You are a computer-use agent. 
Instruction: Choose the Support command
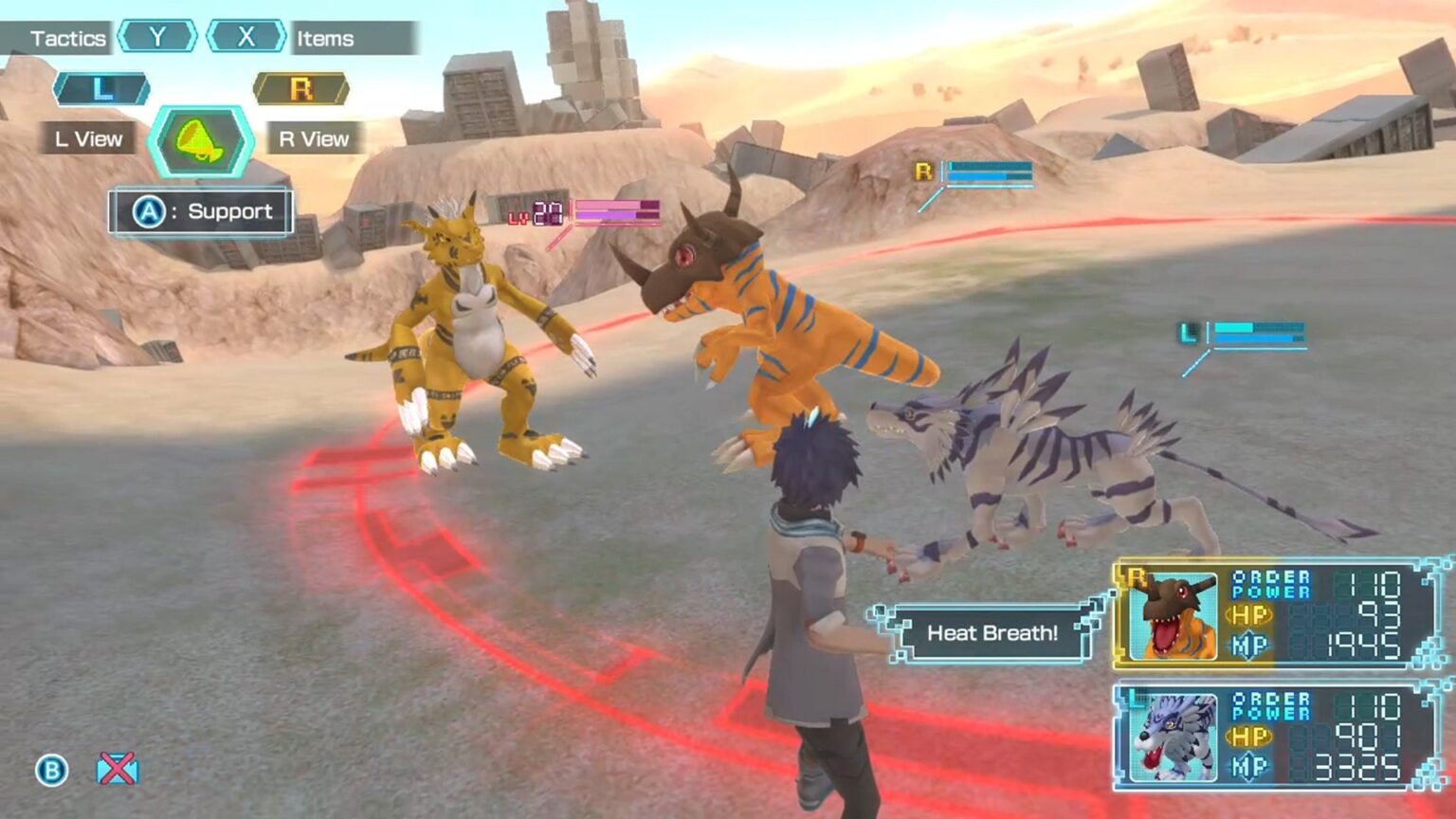[x=201, y=211]
